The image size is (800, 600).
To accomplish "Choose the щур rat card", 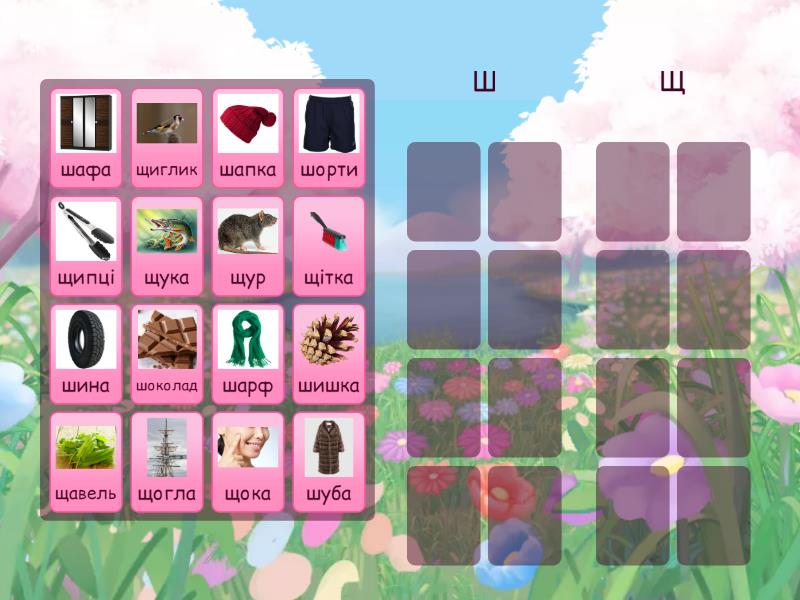I will pyautogui.click(x=248, y=246).
